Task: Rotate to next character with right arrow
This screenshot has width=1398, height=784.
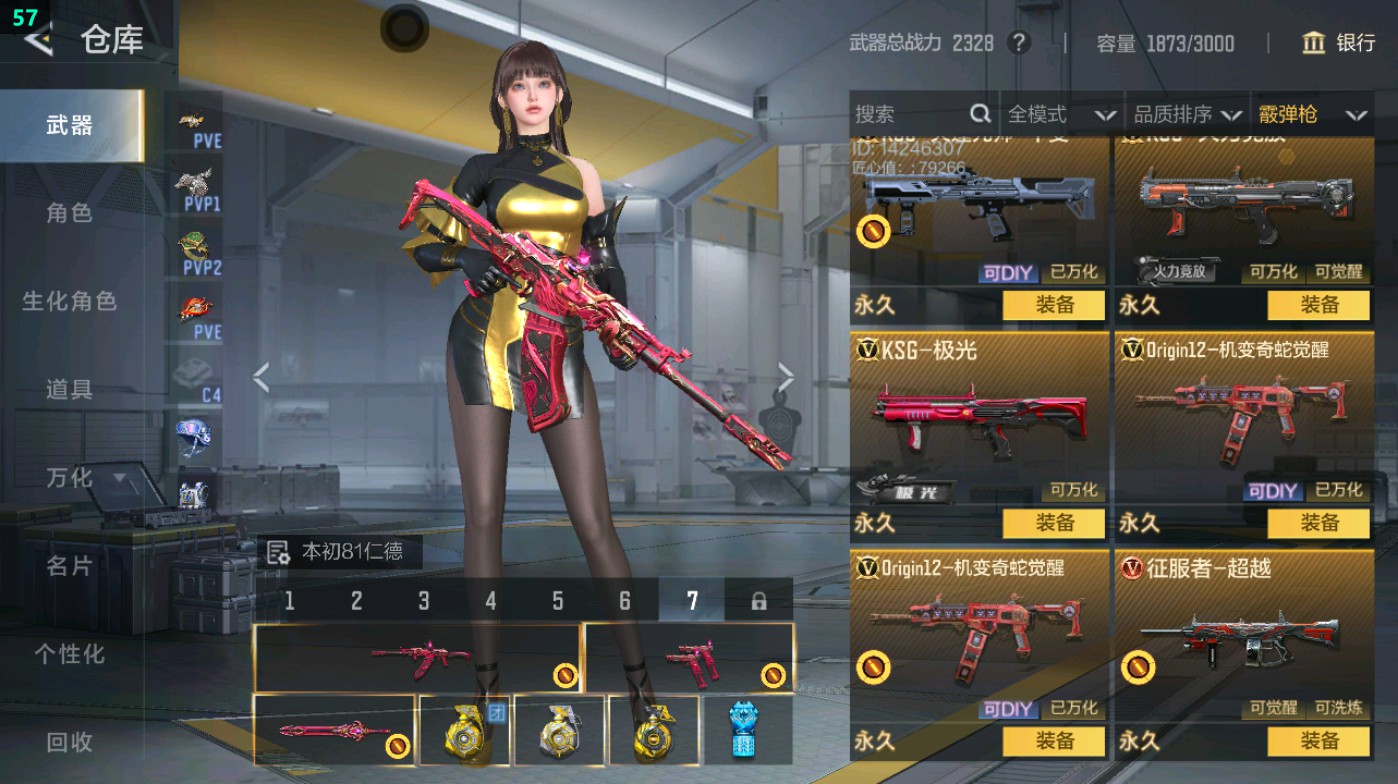Action: [785, 378]
